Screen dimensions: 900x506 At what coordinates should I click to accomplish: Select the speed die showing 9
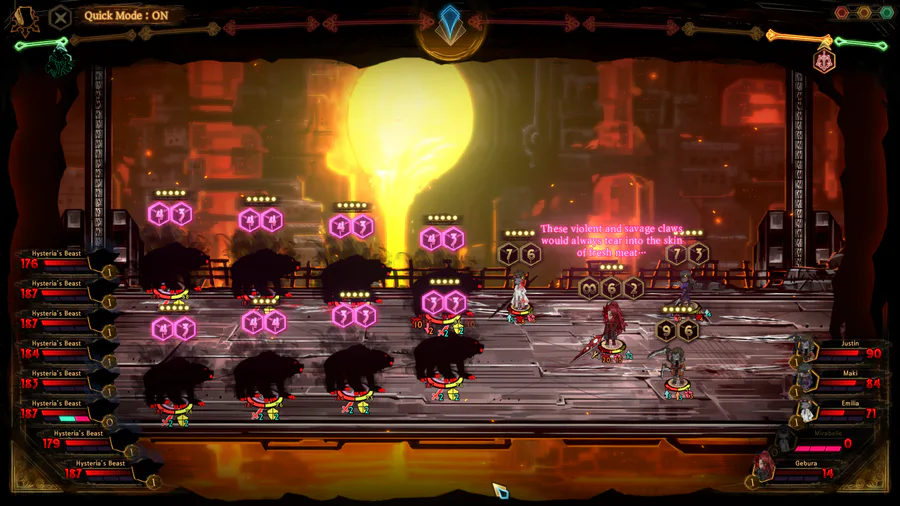(x=666, y=331)
